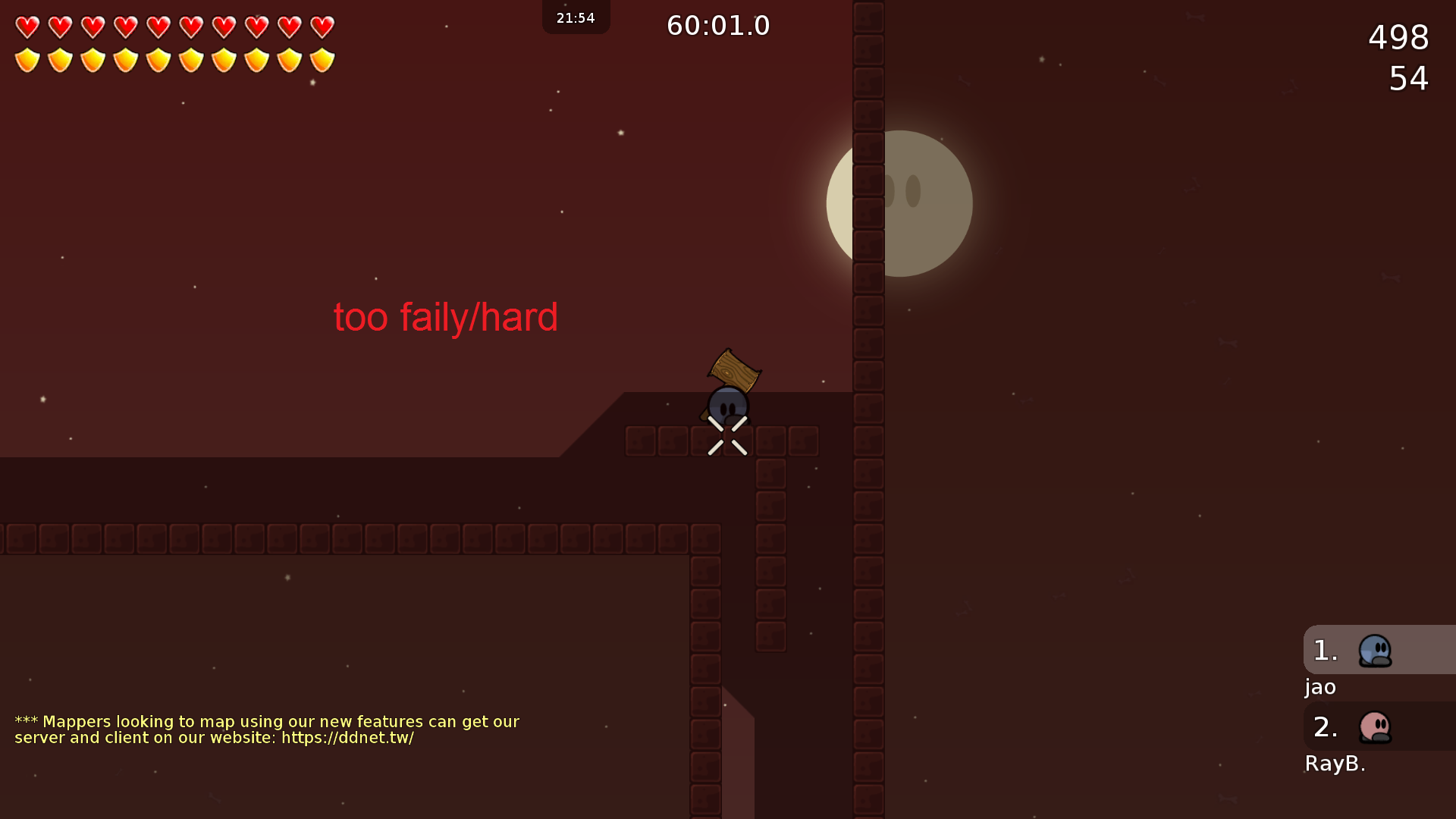The height and width of the screenshot is (819, 1456).
Task: Click the player tee standing on the ledge
Action: [727, 406]
